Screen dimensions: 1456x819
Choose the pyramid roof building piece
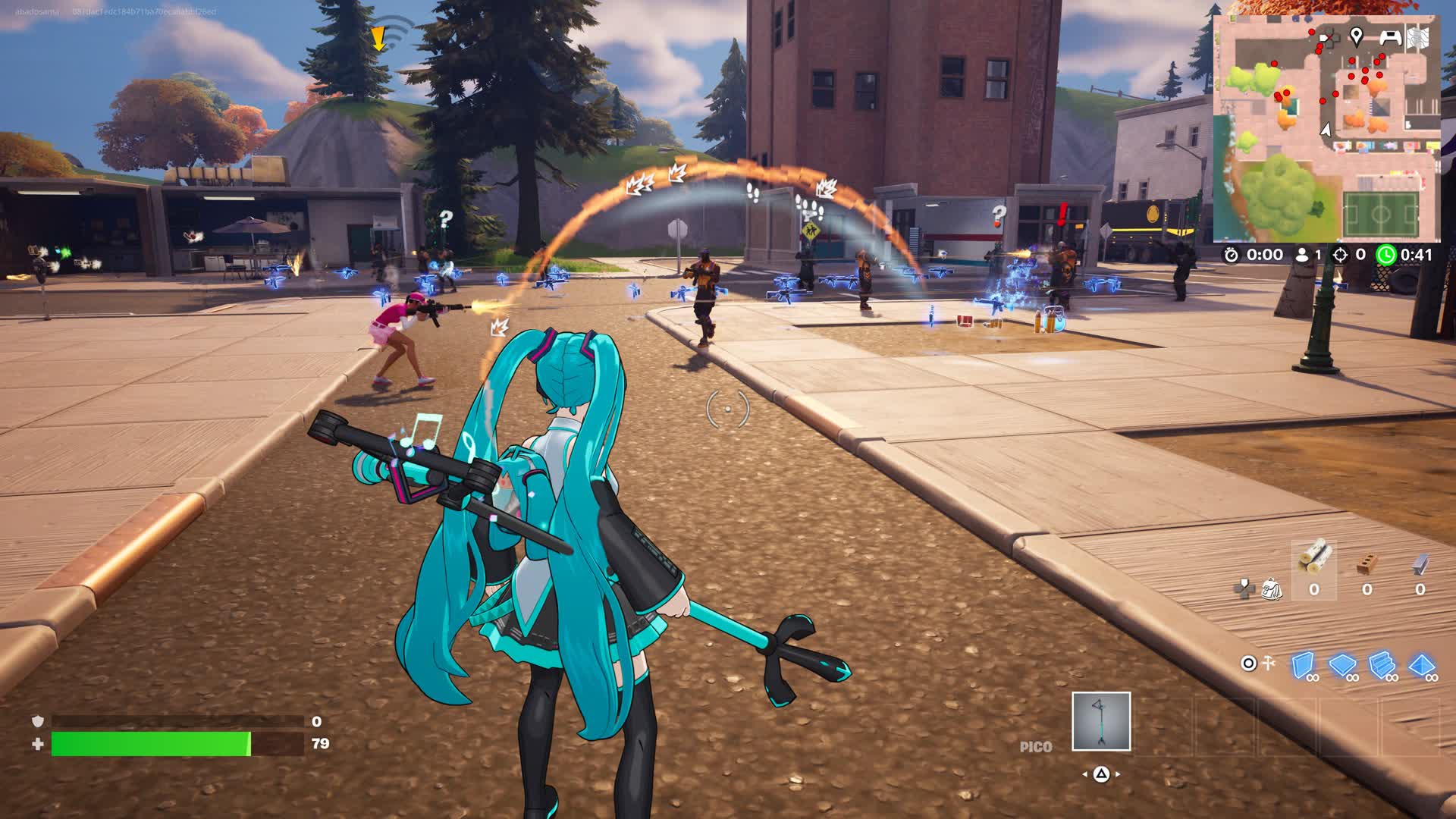point(1421,666)
